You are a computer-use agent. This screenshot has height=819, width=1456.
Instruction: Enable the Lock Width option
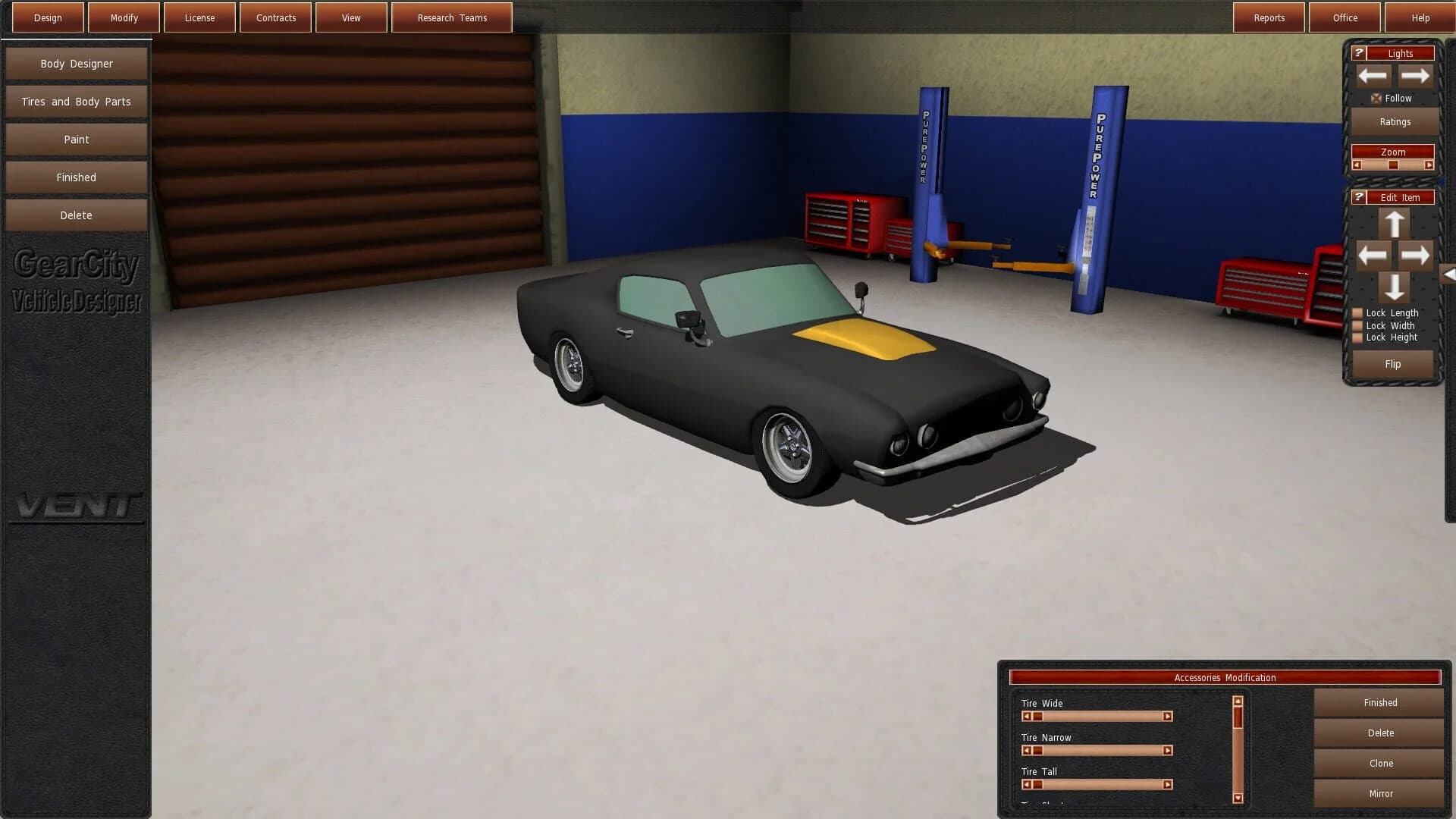click(1356, 325)
